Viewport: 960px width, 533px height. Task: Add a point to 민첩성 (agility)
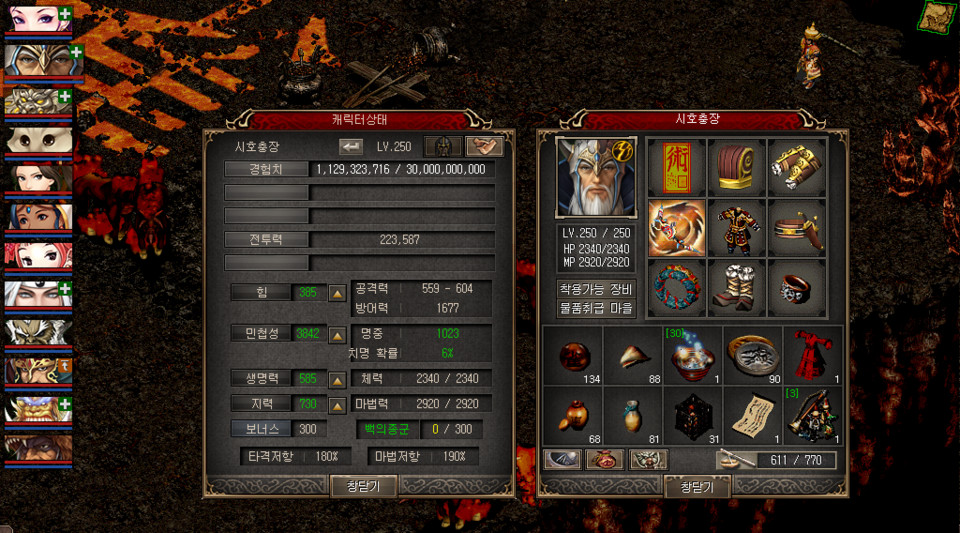tap(338, 334)
